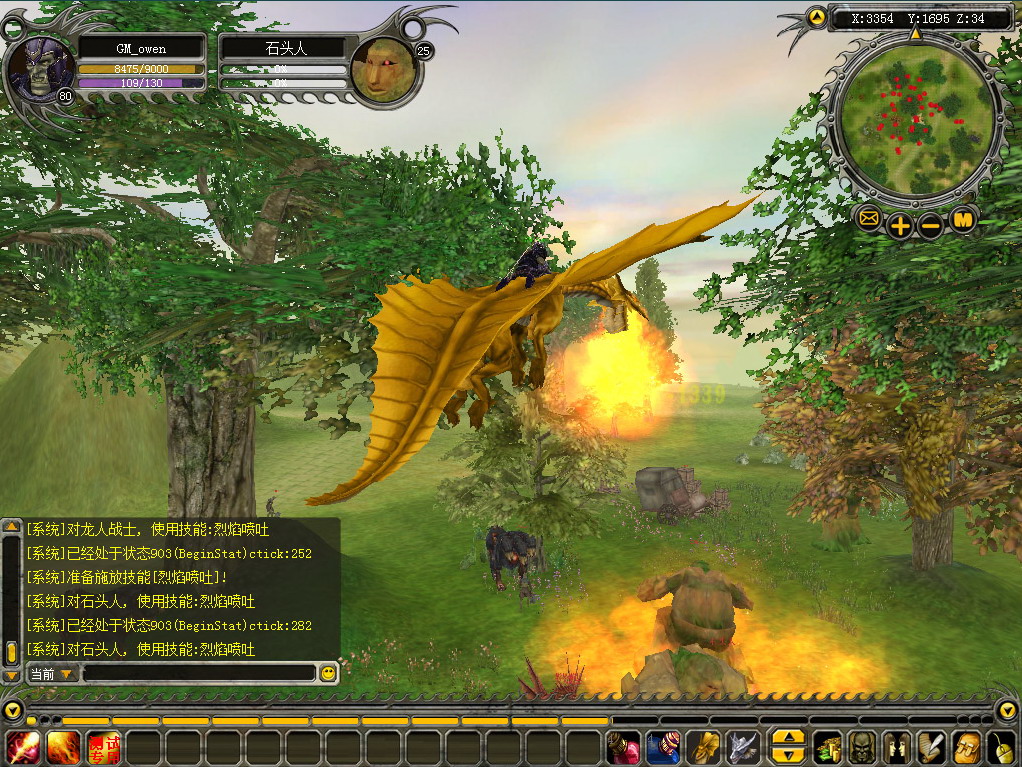Use the fire breath skill slot

click(x=63, y=747)
